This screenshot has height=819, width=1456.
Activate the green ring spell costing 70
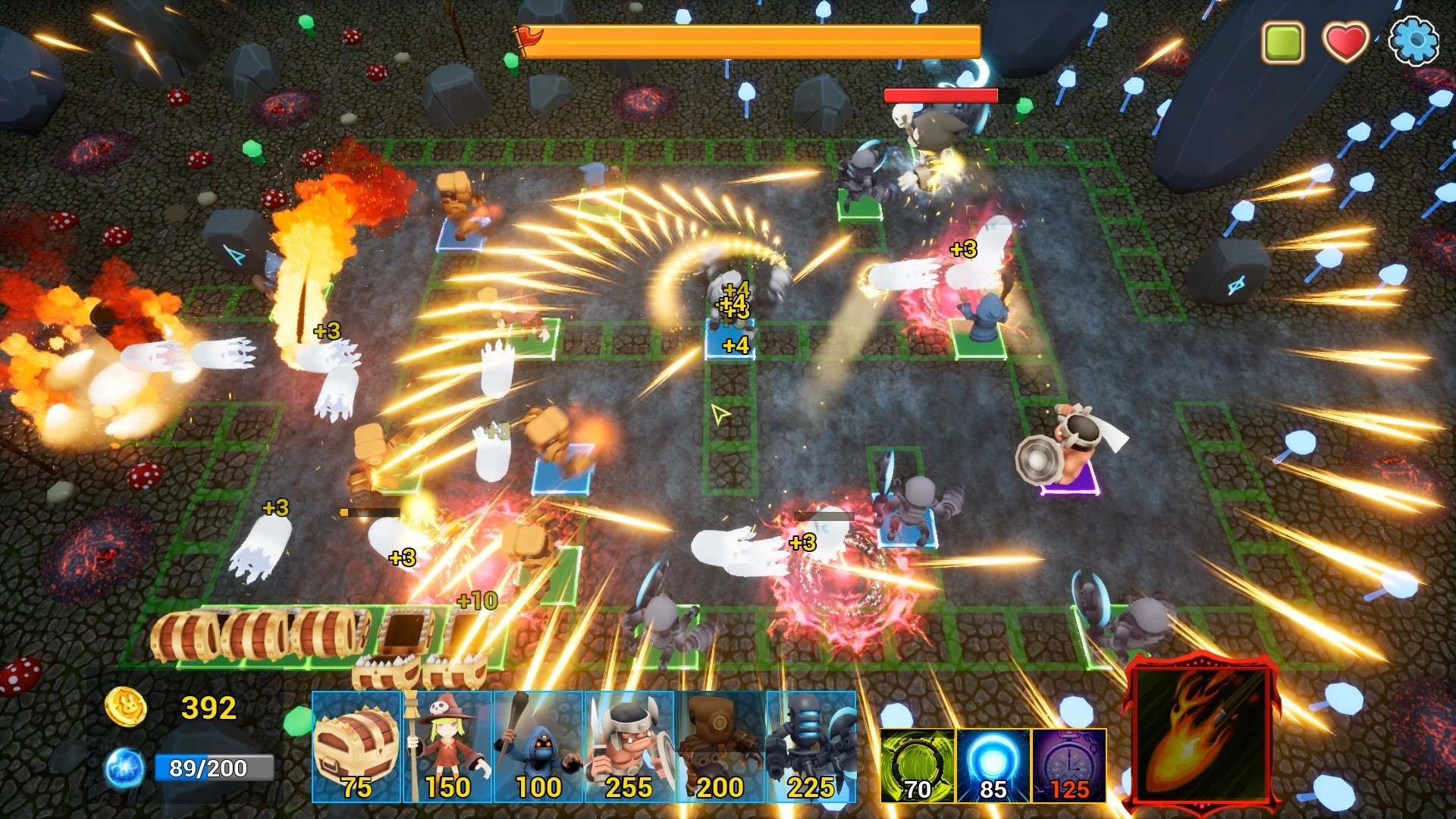tap(918, 766)
